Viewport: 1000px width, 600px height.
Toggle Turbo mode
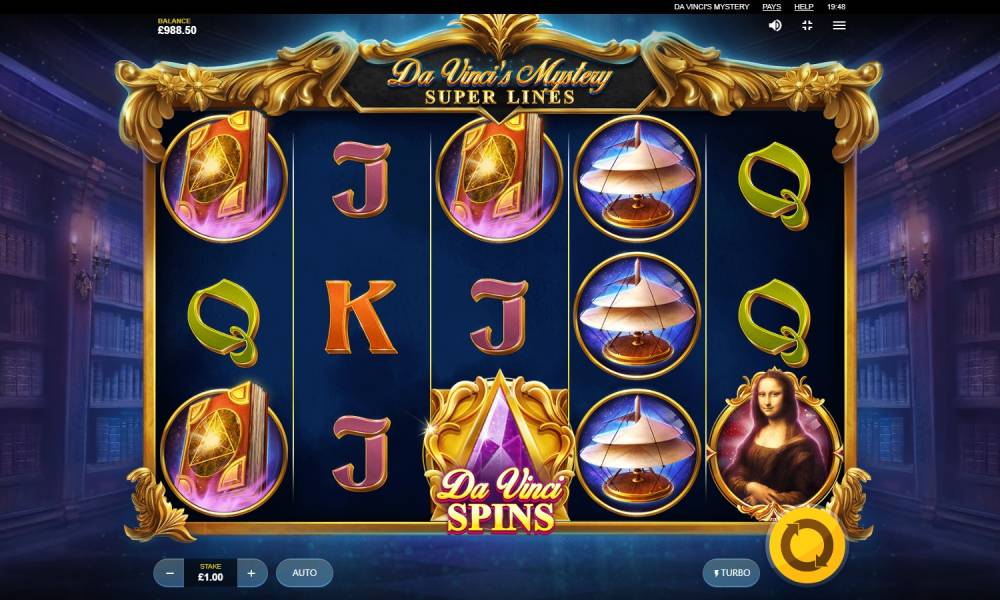click(x=731, y=573)
